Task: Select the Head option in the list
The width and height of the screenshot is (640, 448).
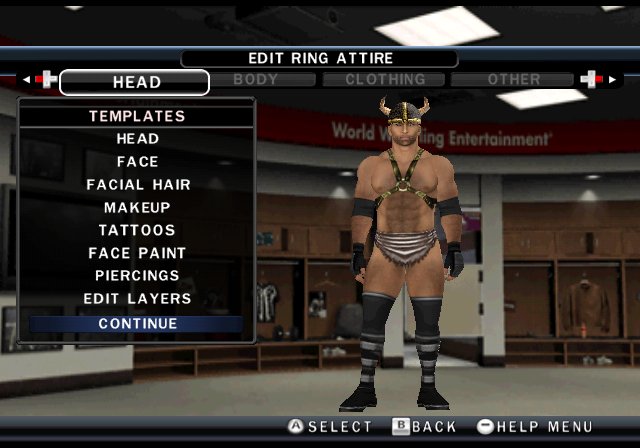Action: (x=136, y=139)
